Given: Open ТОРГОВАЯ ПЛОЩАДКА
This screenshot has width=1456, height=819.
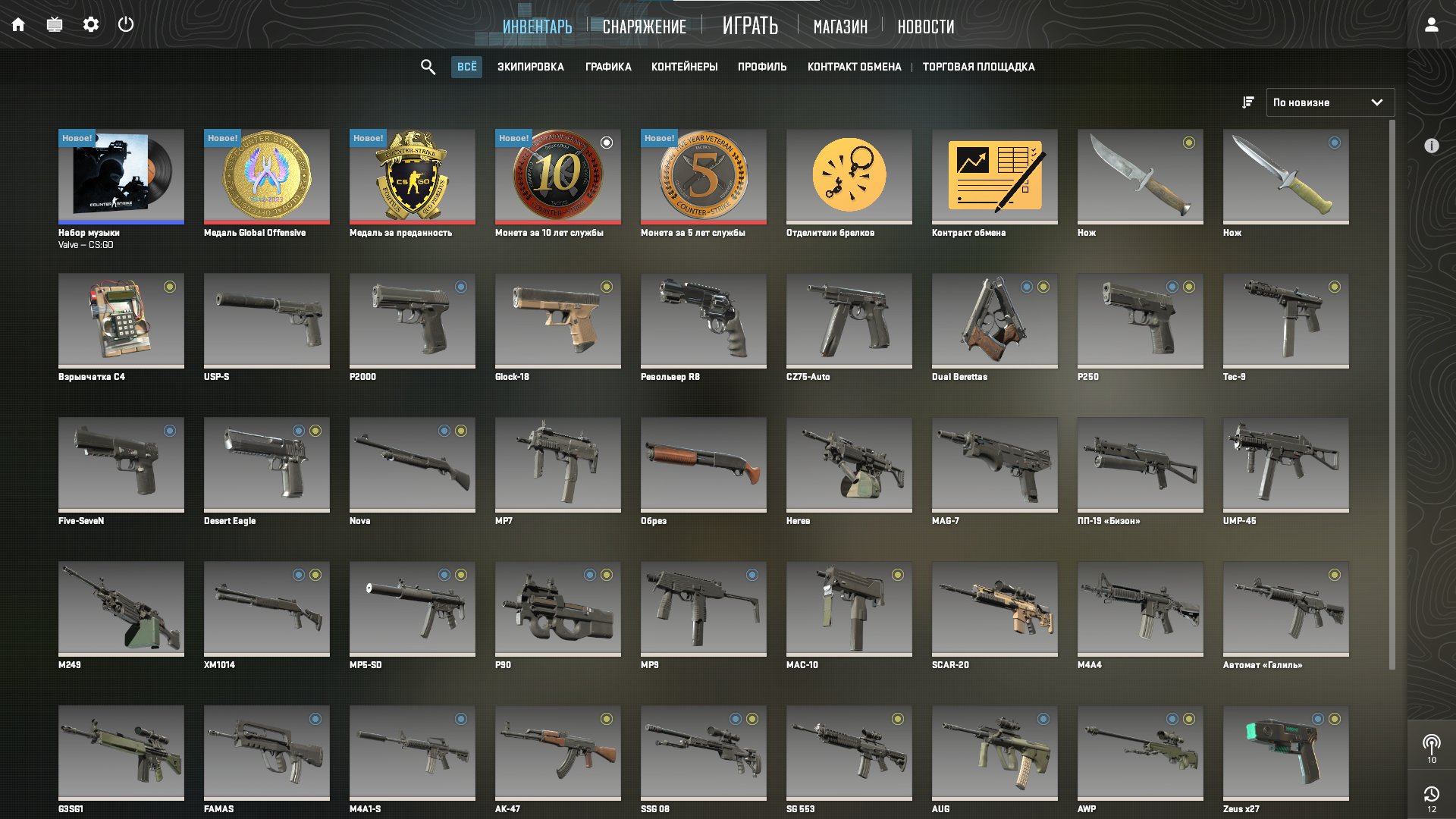Looking at the screenshot, I should (x=977, y=67).
